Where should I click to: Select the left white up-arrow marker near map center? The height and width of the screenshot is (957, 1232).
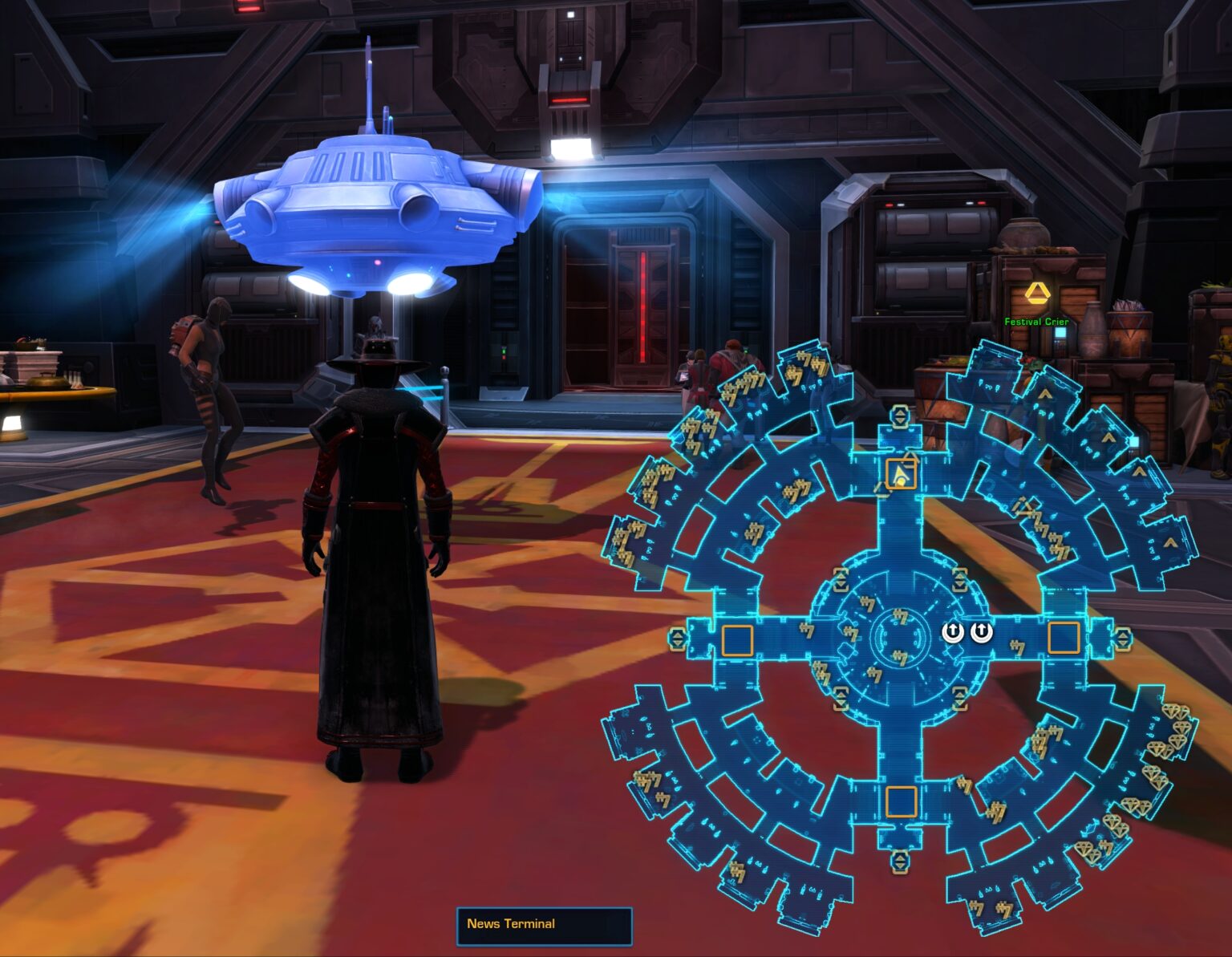[x=953, y=632]
